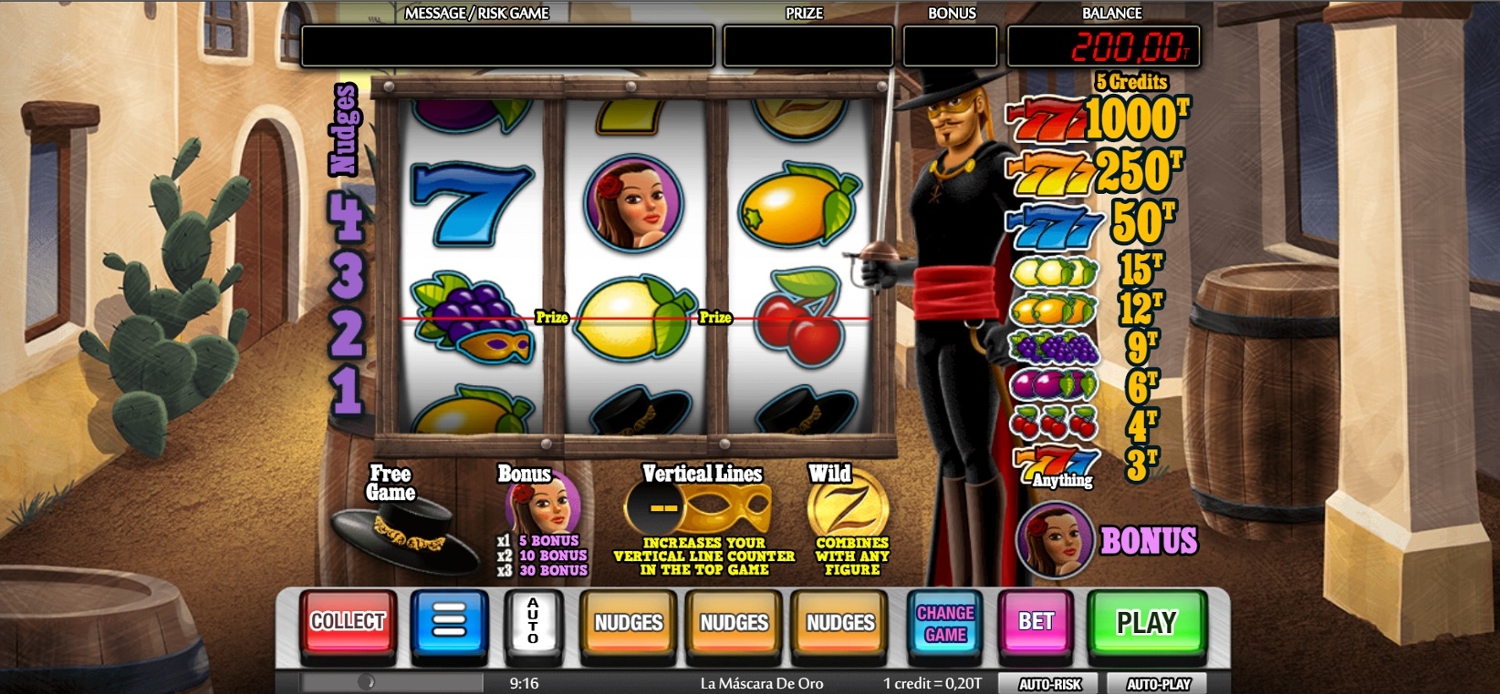Turn on AUTO-PLAY
Viewport: 1500px width, 694px height.
[1157, 685]
